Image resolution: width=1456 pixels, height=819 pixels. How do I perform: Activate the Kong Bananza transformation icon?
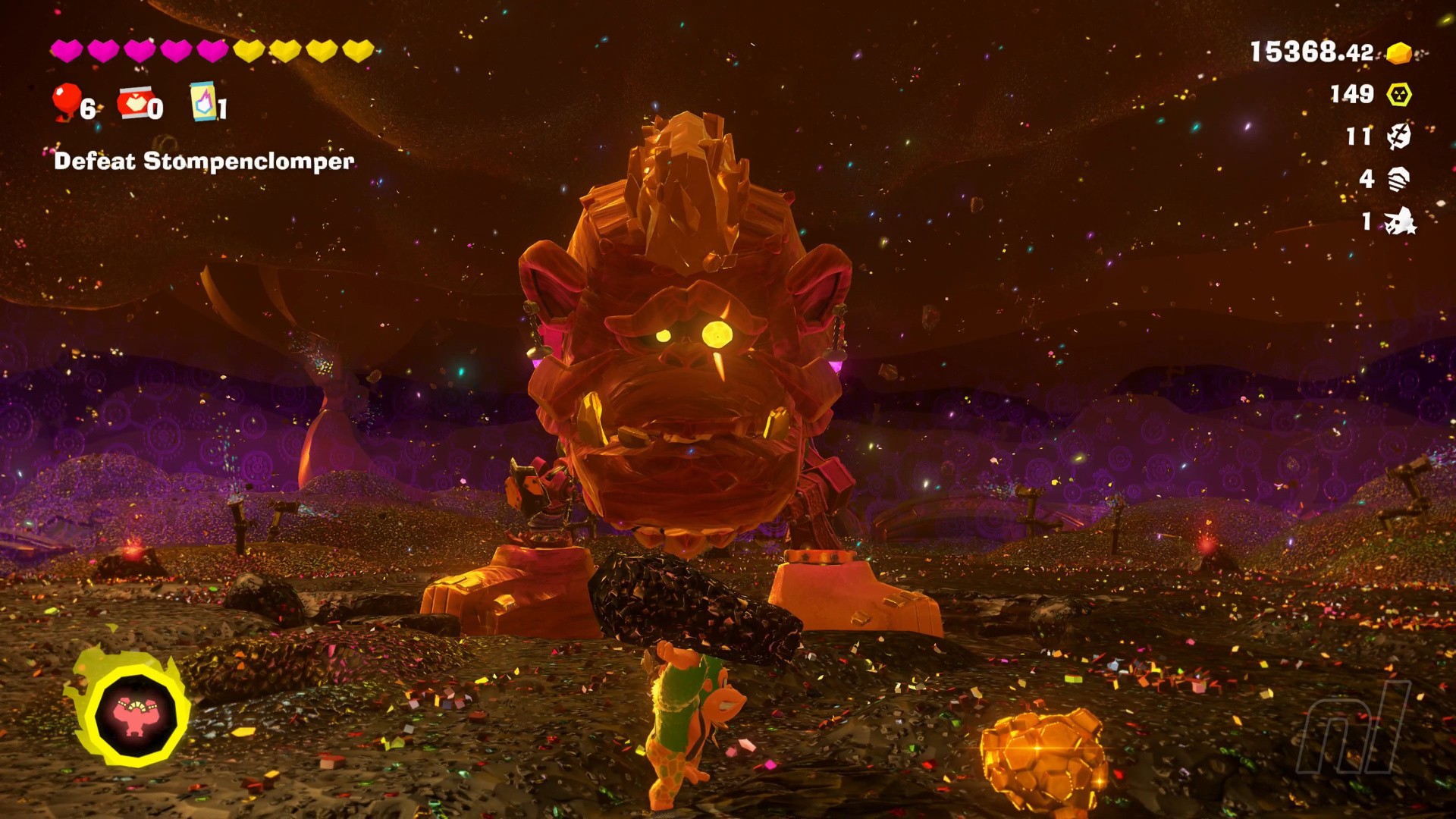click(x=134, y=715)
